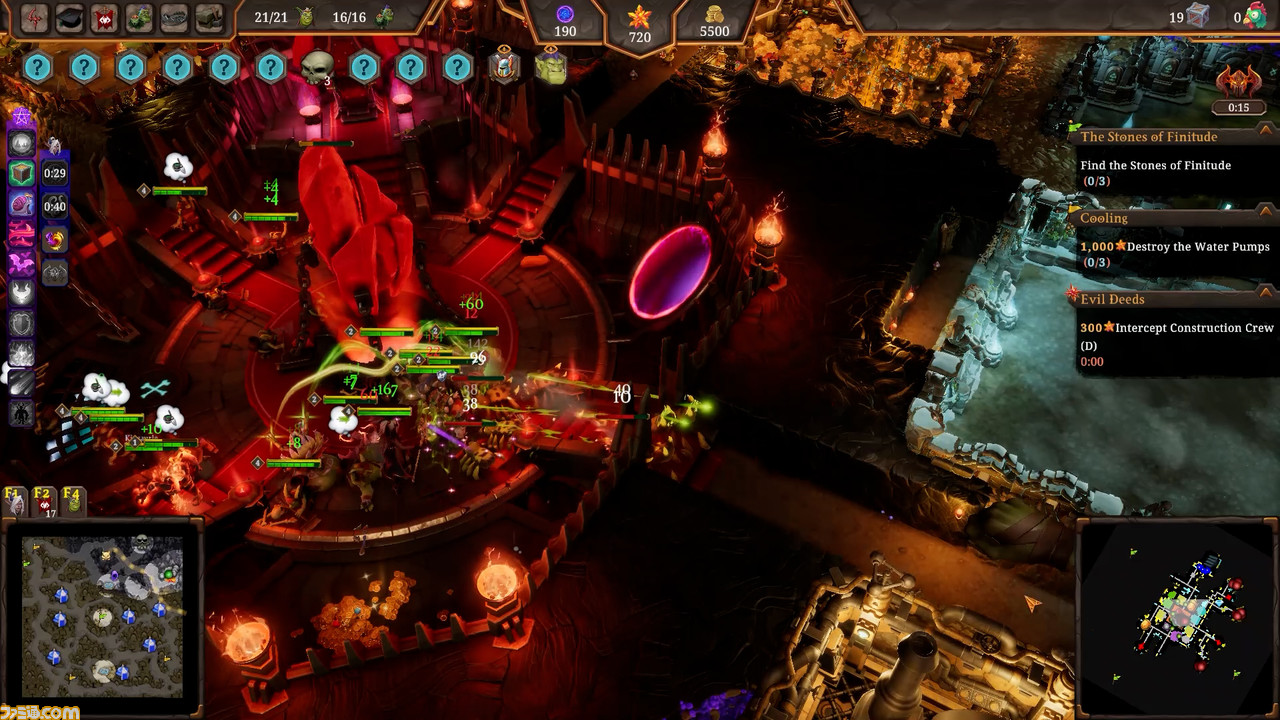1280x720 pixels.
Task: Select F2 unit group with 17
Action: click(43, 501)
